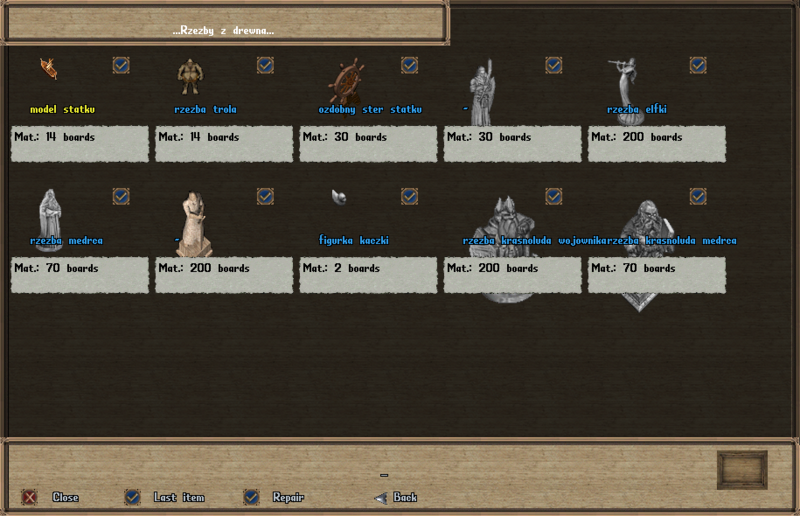Pick the rzezba elfki checkbox
Screen dimensions: 800x516
click(x=698, y=65)
